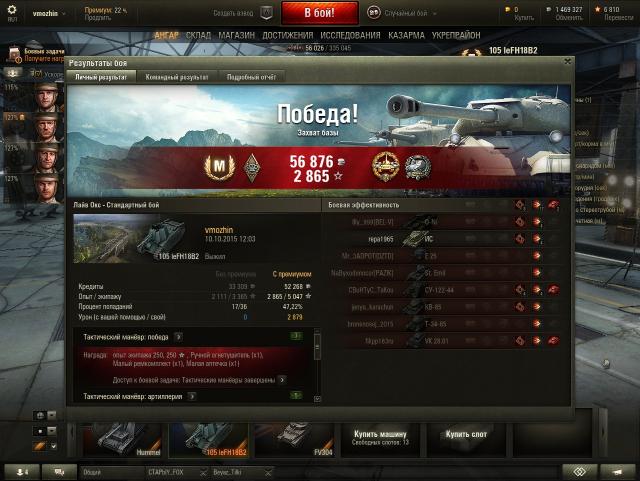Choose the FV304 tank in the carousel
This screenshot has height=481, width=640.
tap(295, 436)
